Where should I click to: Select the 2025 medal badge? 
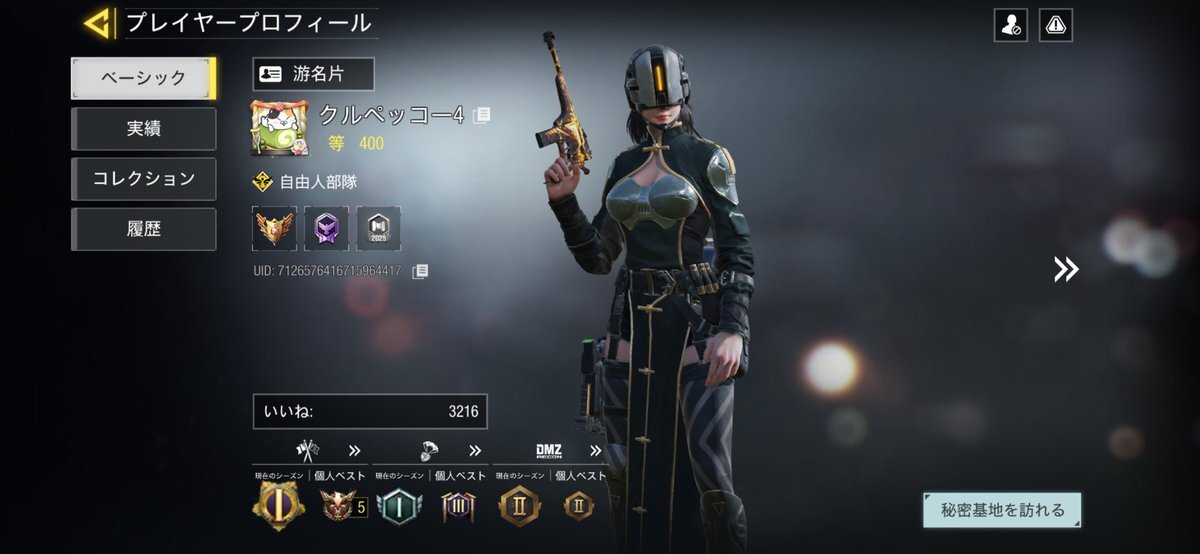[378, 228]
